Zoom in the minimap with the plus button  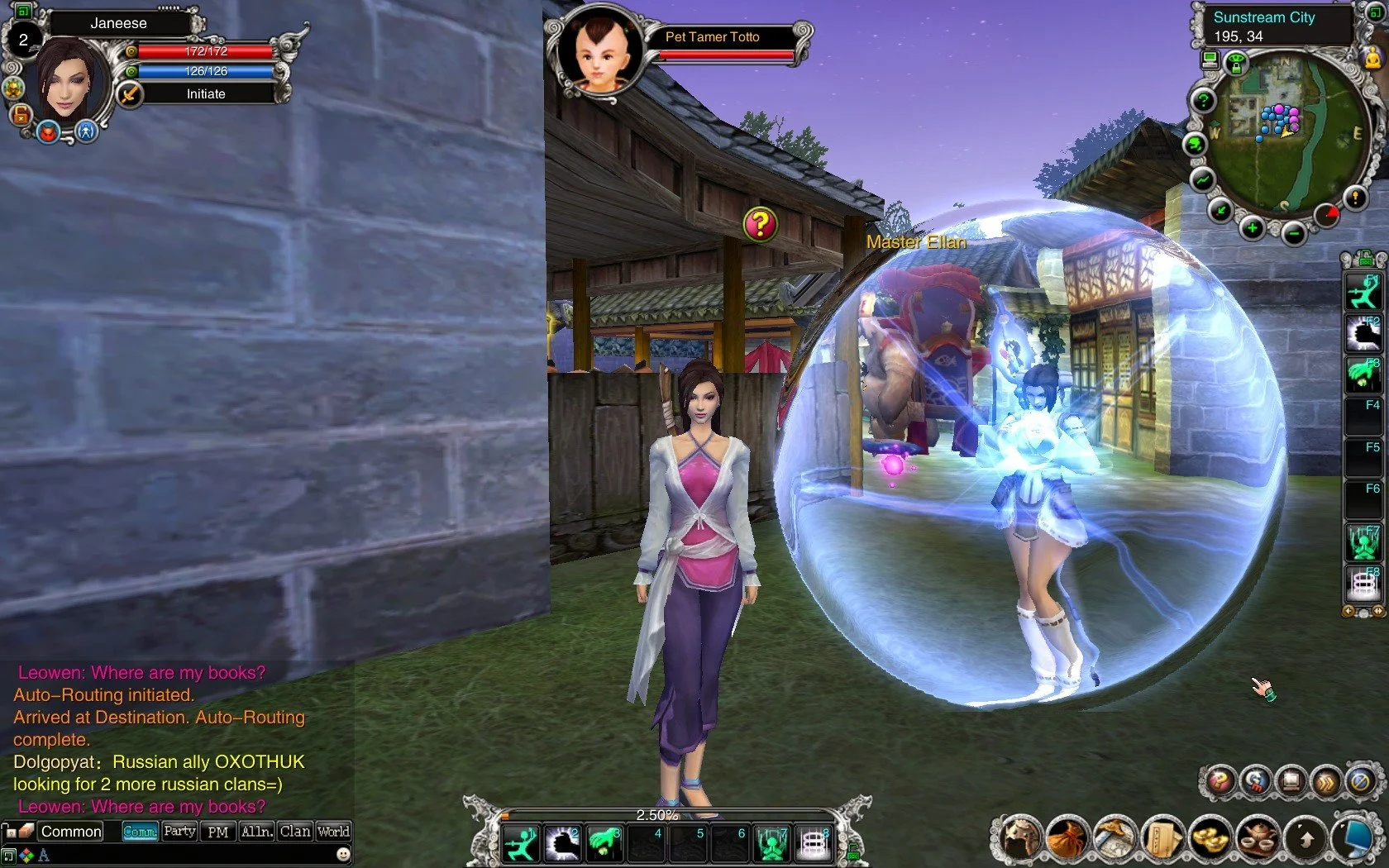[1252, 228]
